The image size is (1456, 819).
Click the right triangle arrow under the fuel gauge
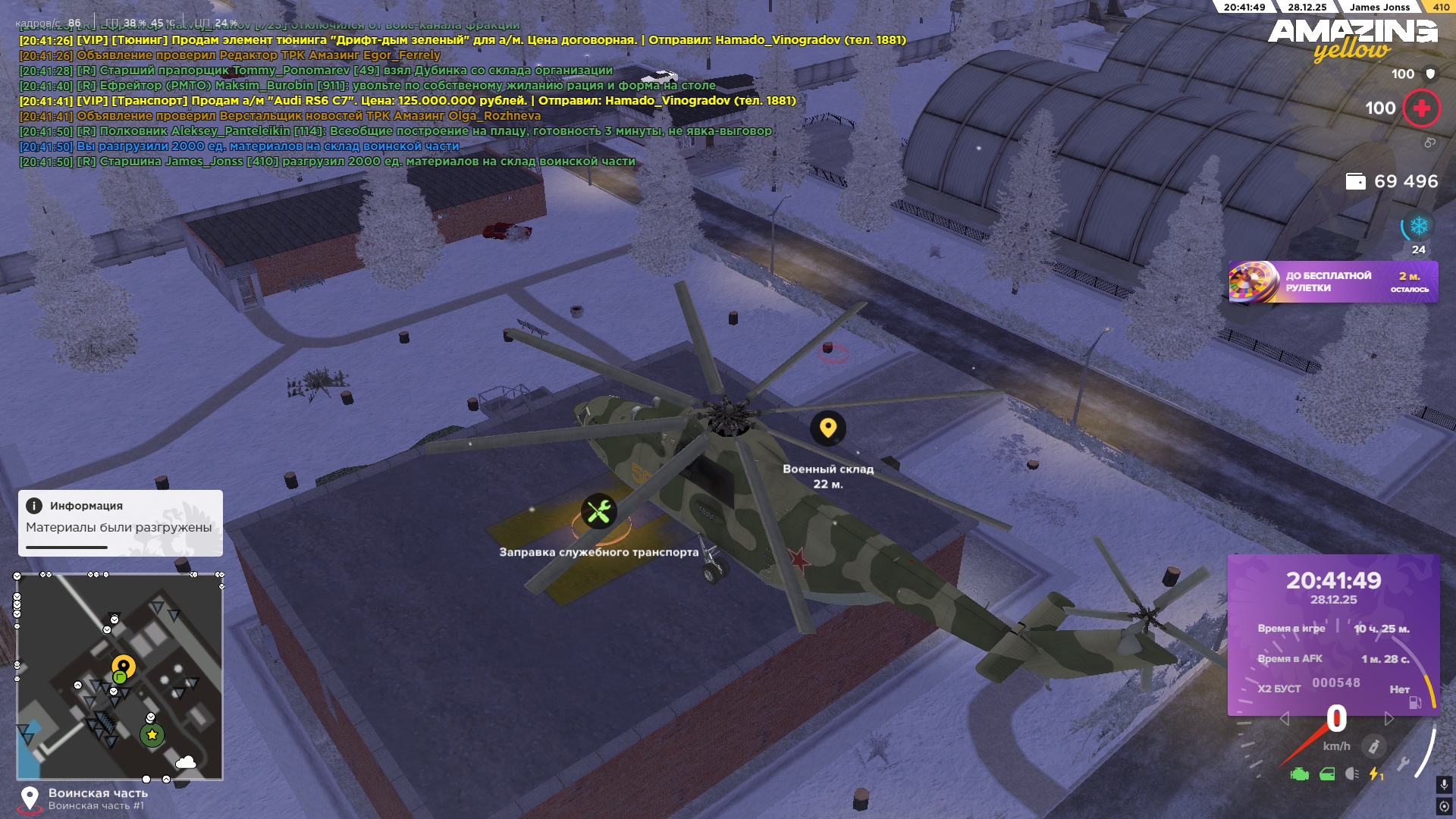pyautogui.click(x=1389, y=718)
